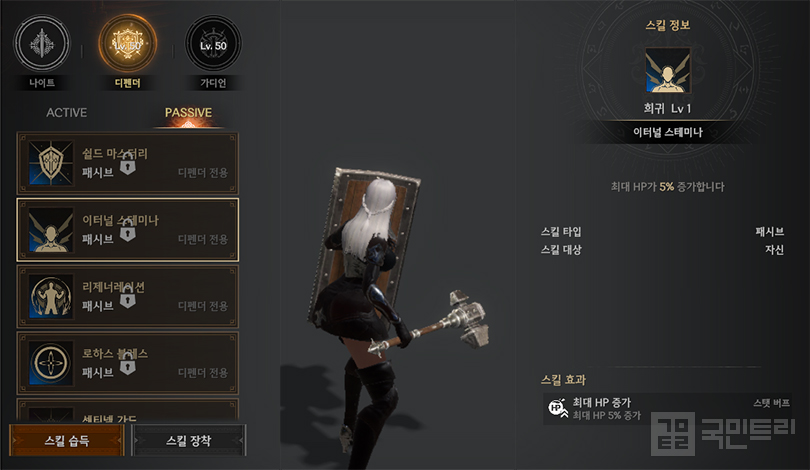Open the 가디언 Lv. 50 class

[214, 44]
